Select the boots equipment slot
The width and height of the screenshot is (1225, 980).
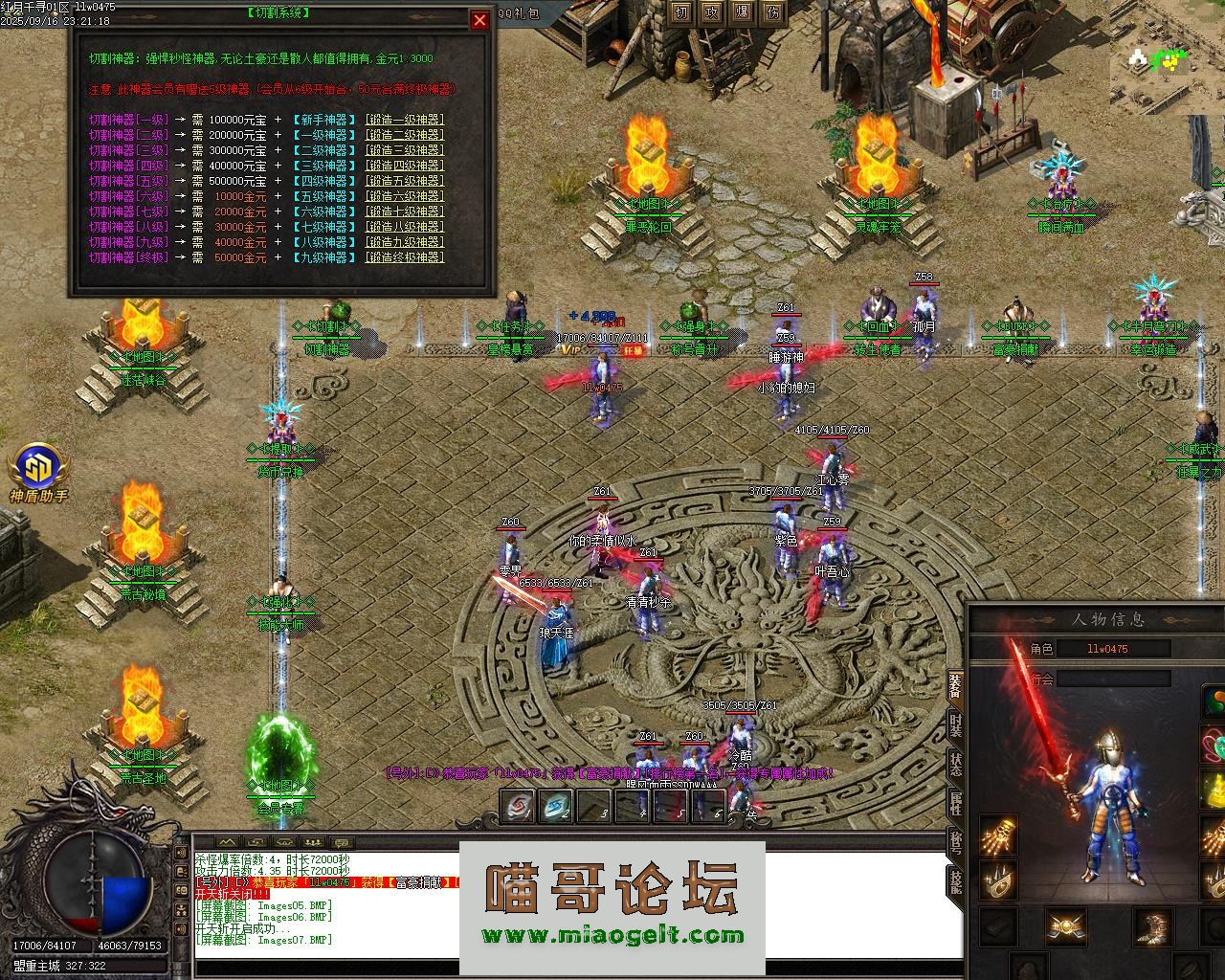pos(1152,925)
